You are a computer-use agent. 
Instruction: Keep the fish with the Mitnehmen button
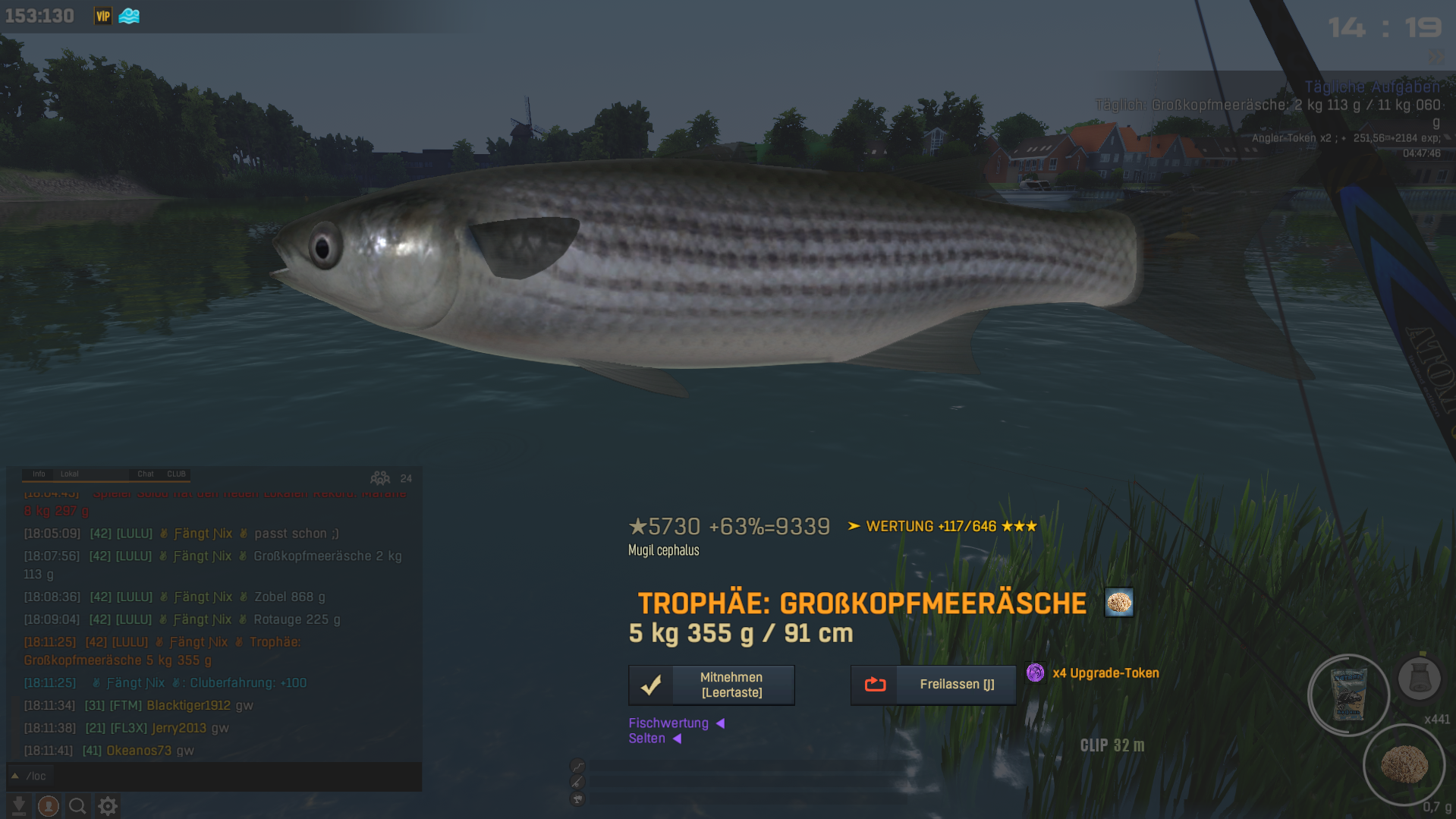tap(711, 685)
